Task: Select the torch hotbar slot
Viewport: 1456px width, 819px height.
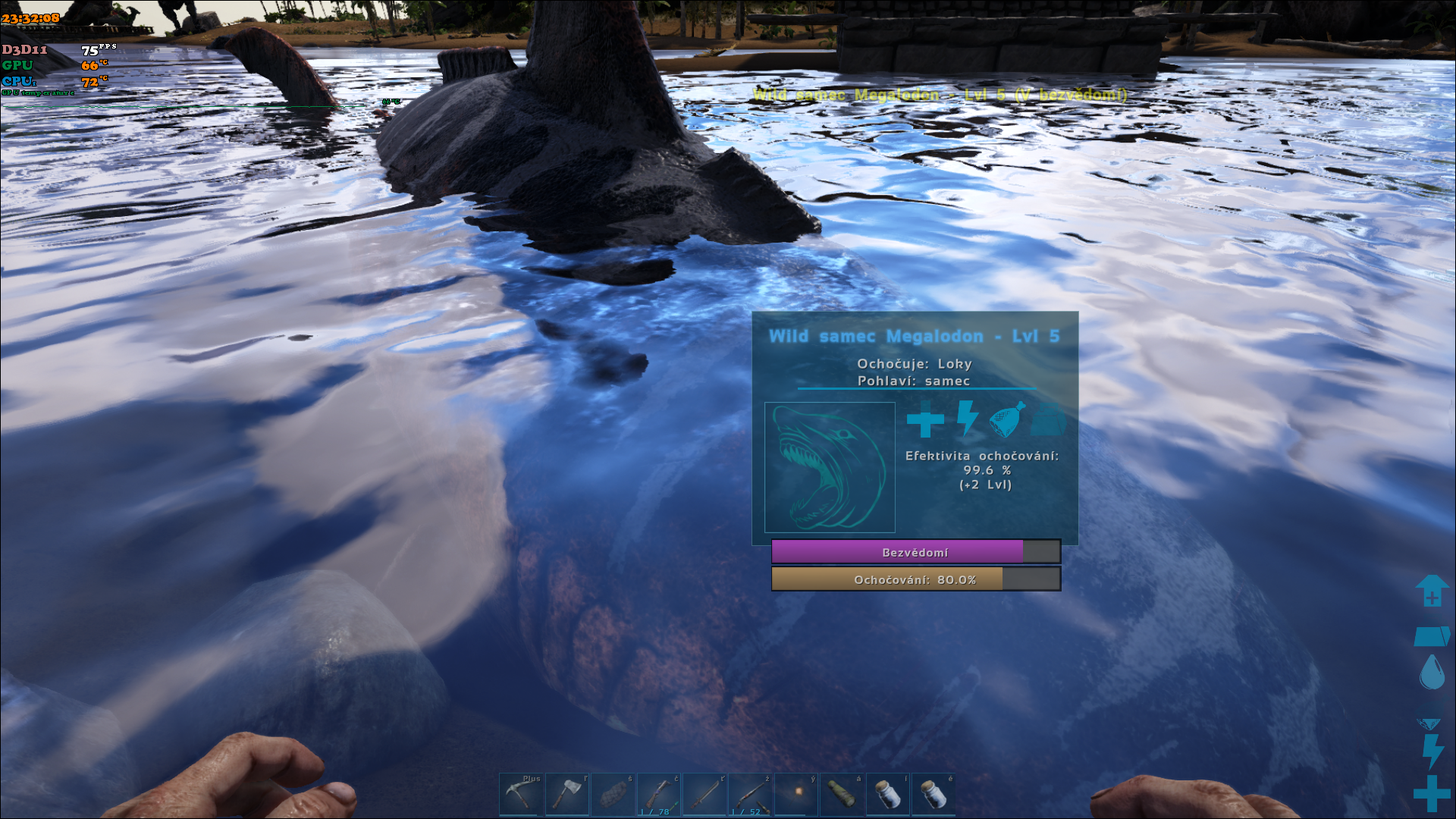Action: tap(797, 794)
